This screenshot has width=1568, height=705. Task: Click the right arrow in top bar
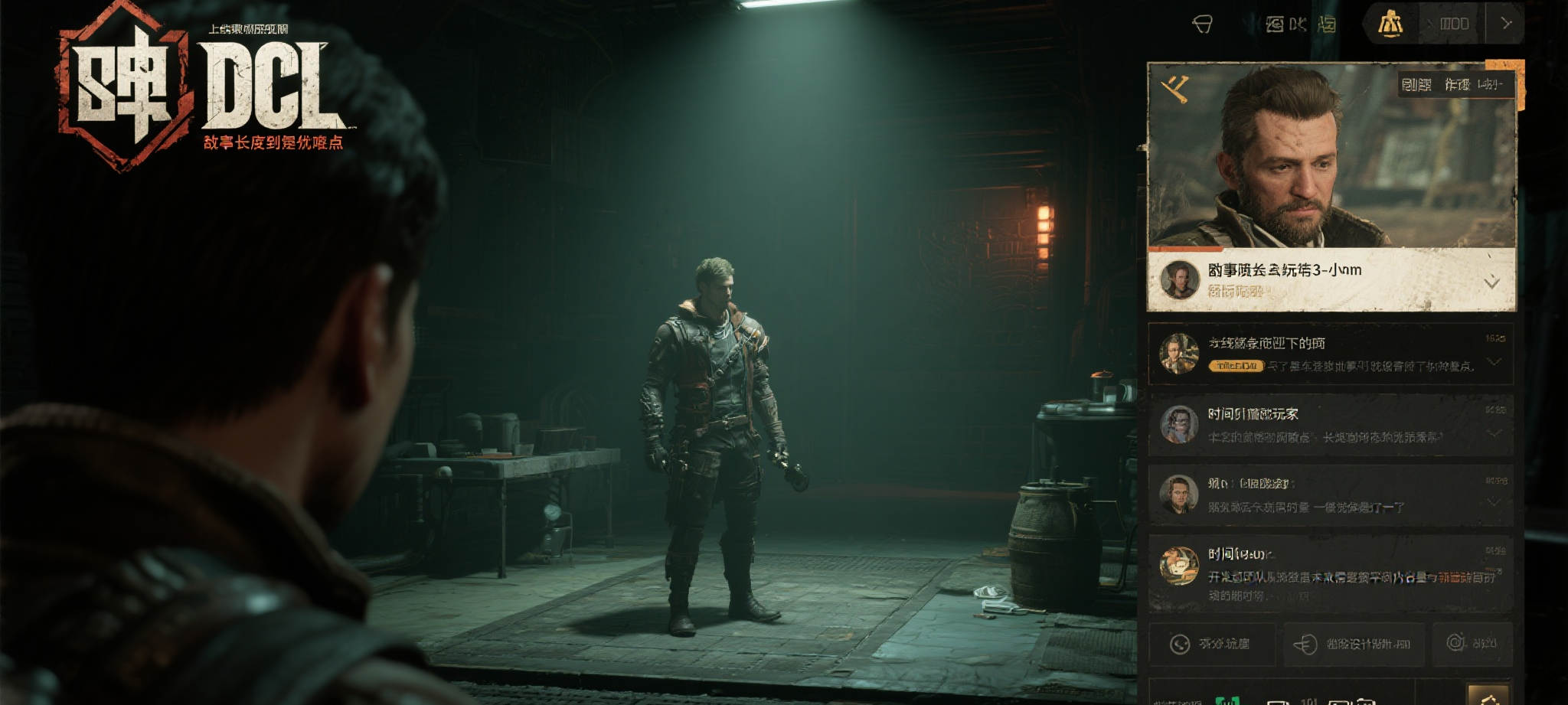[1506, 24]
